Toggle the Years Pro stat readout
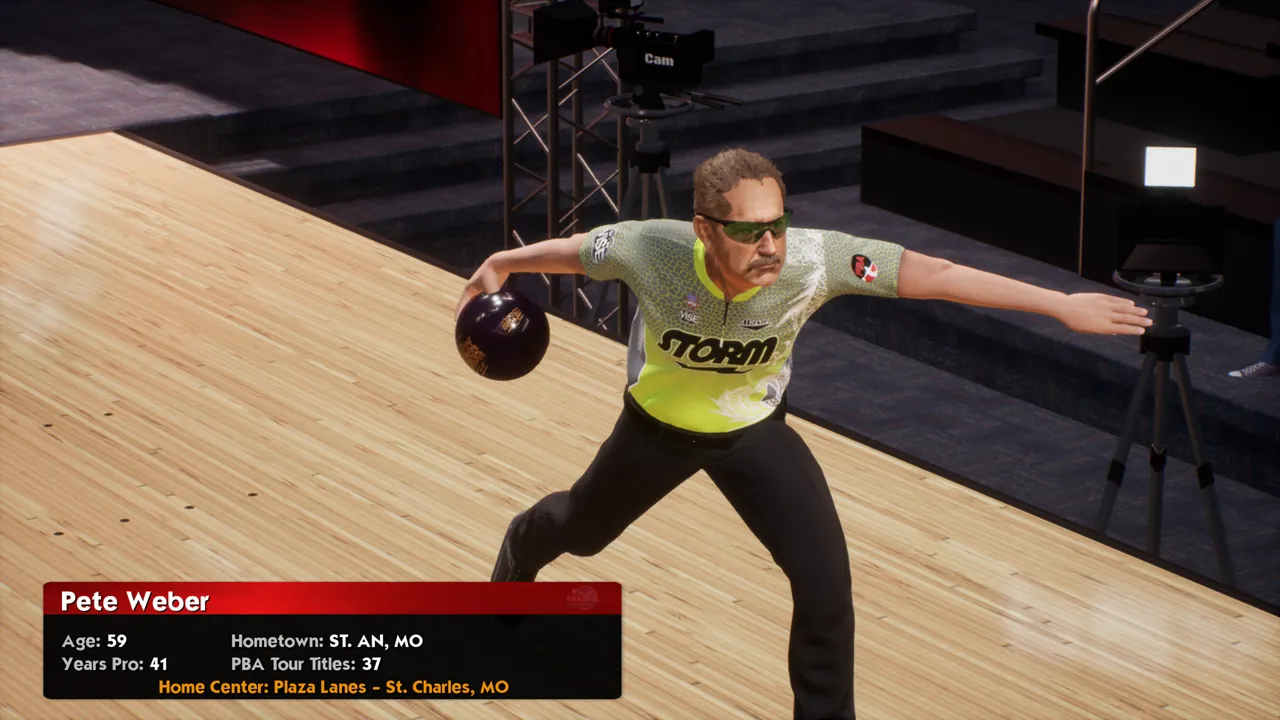Screen dimensions: 1280x720 [x=112, y=663]
